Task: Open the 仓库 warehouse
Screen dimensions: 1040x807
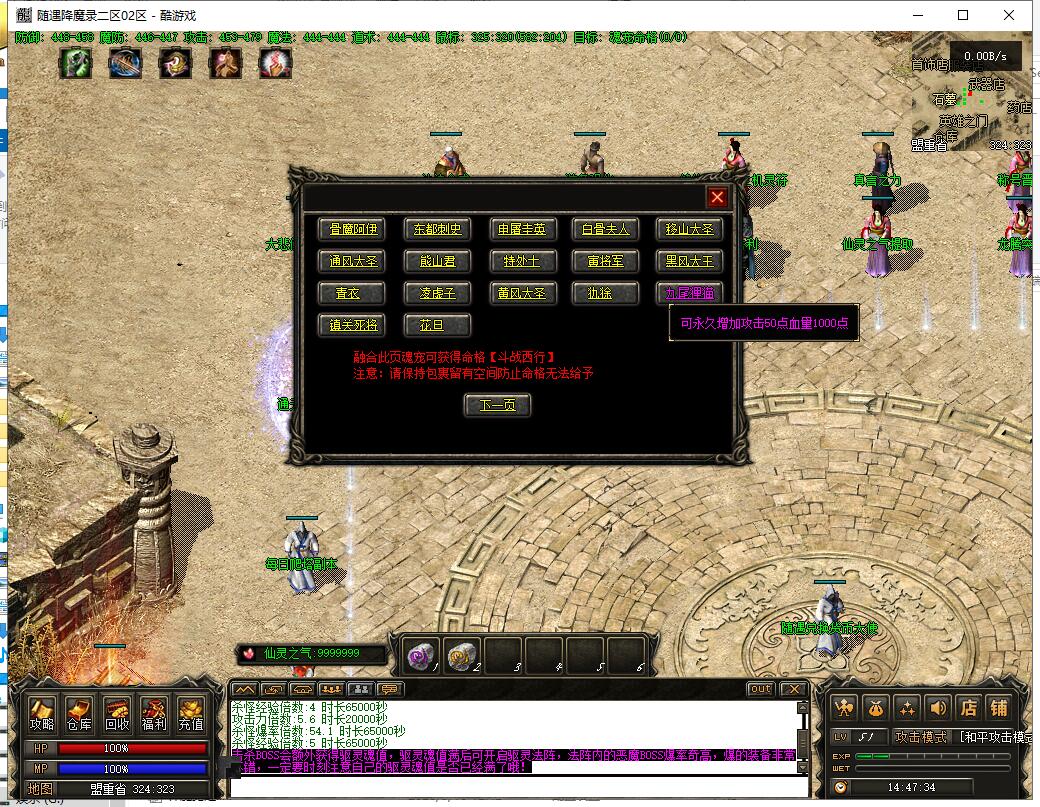Action: [x=79, y=714]
